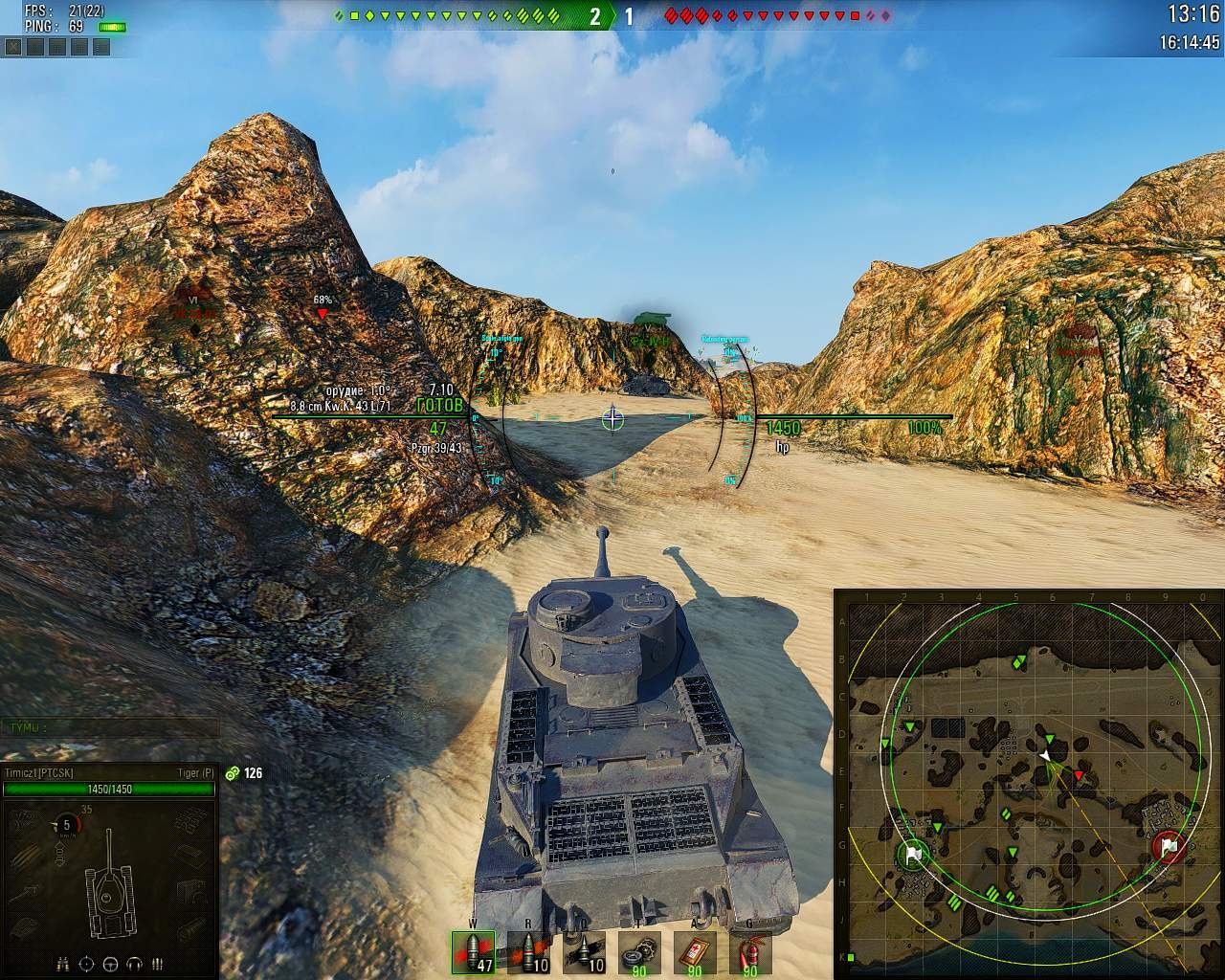This screenshot has width=1225, height=980.
Task: Switch to the premium shell slot marked R
Action: click(529, 952)
